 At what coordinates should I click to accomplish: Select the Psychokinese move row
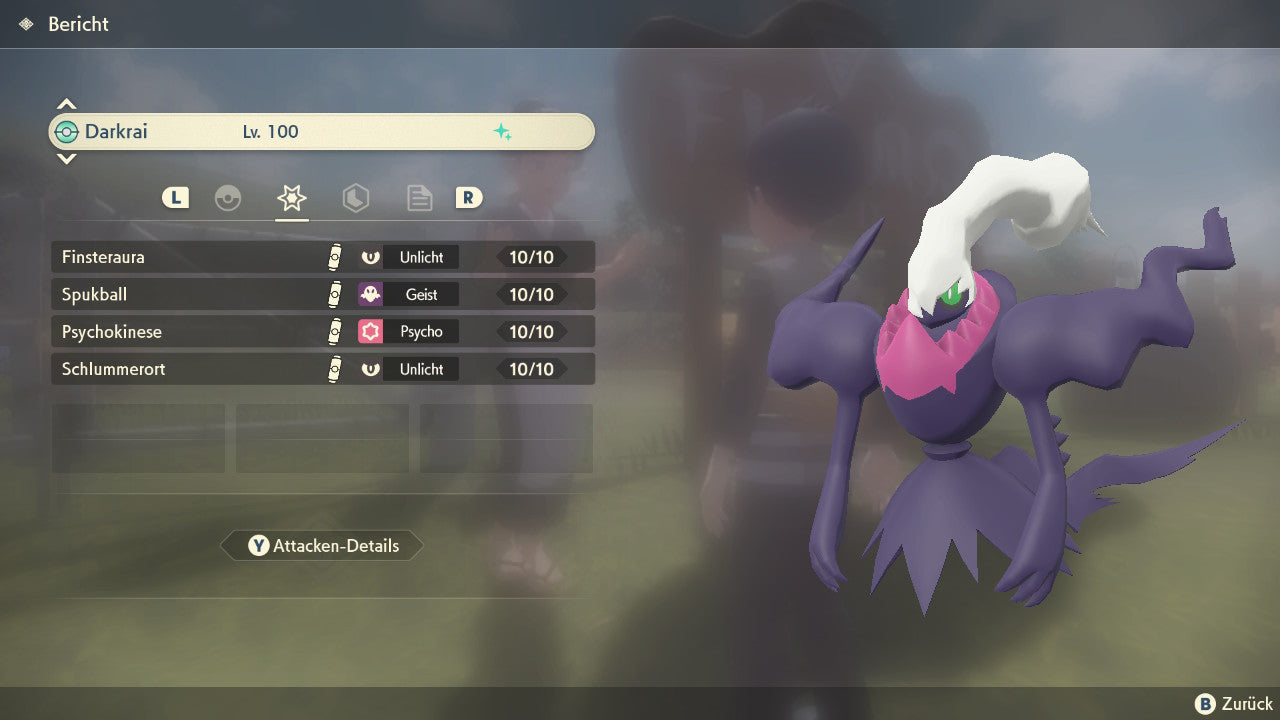point(322,331)
